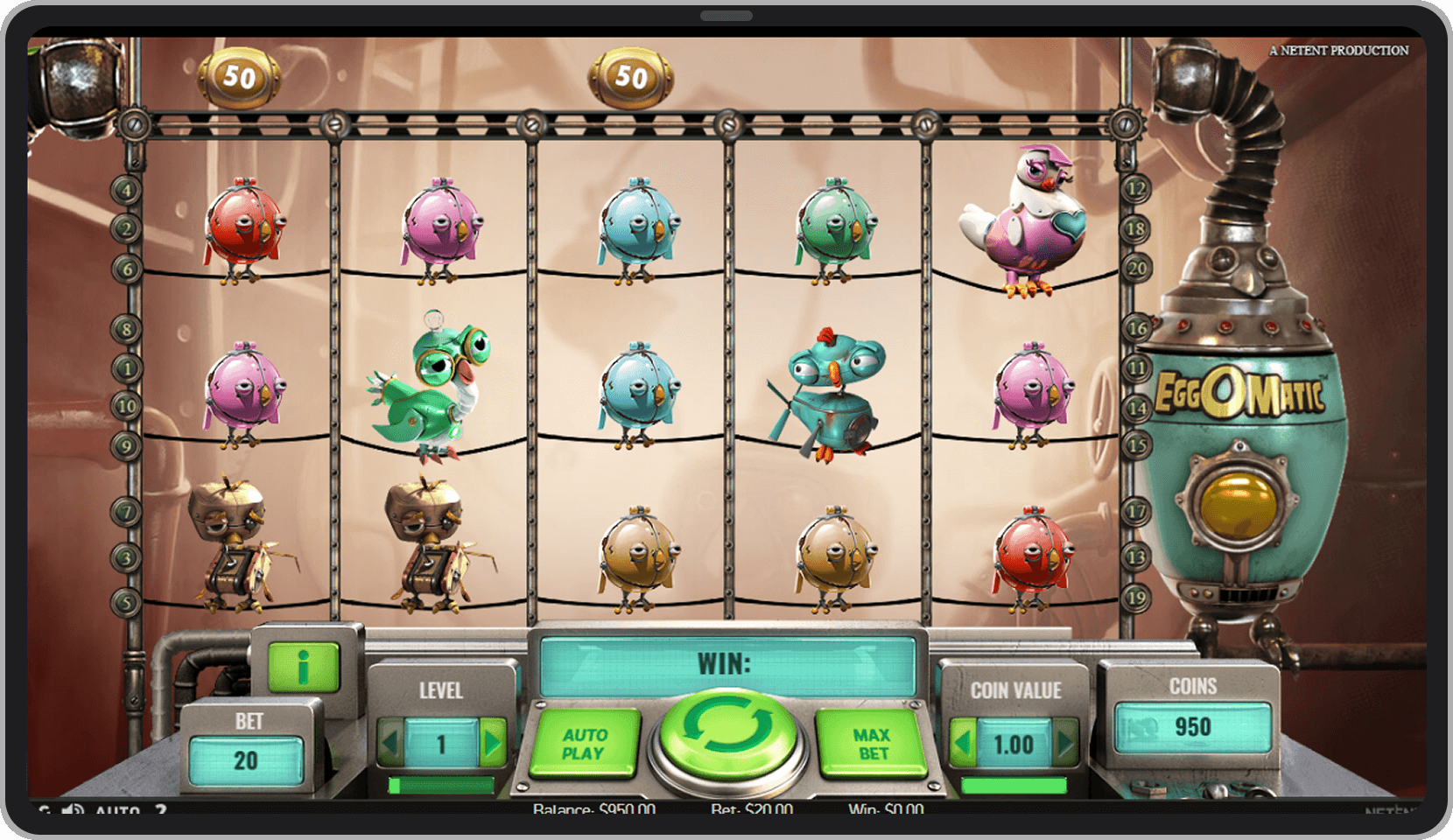Open help using the question mark icon
Image resolution: width=1453 pixels, height=840 pixels.
click(x=161, y=809)
